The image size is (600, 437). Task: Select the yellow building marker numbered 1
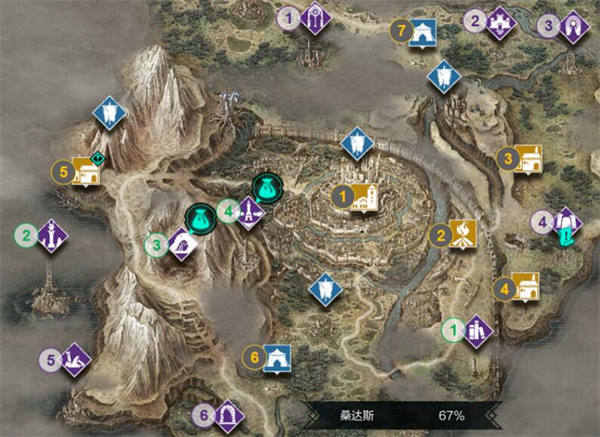(x=362, y=198)
